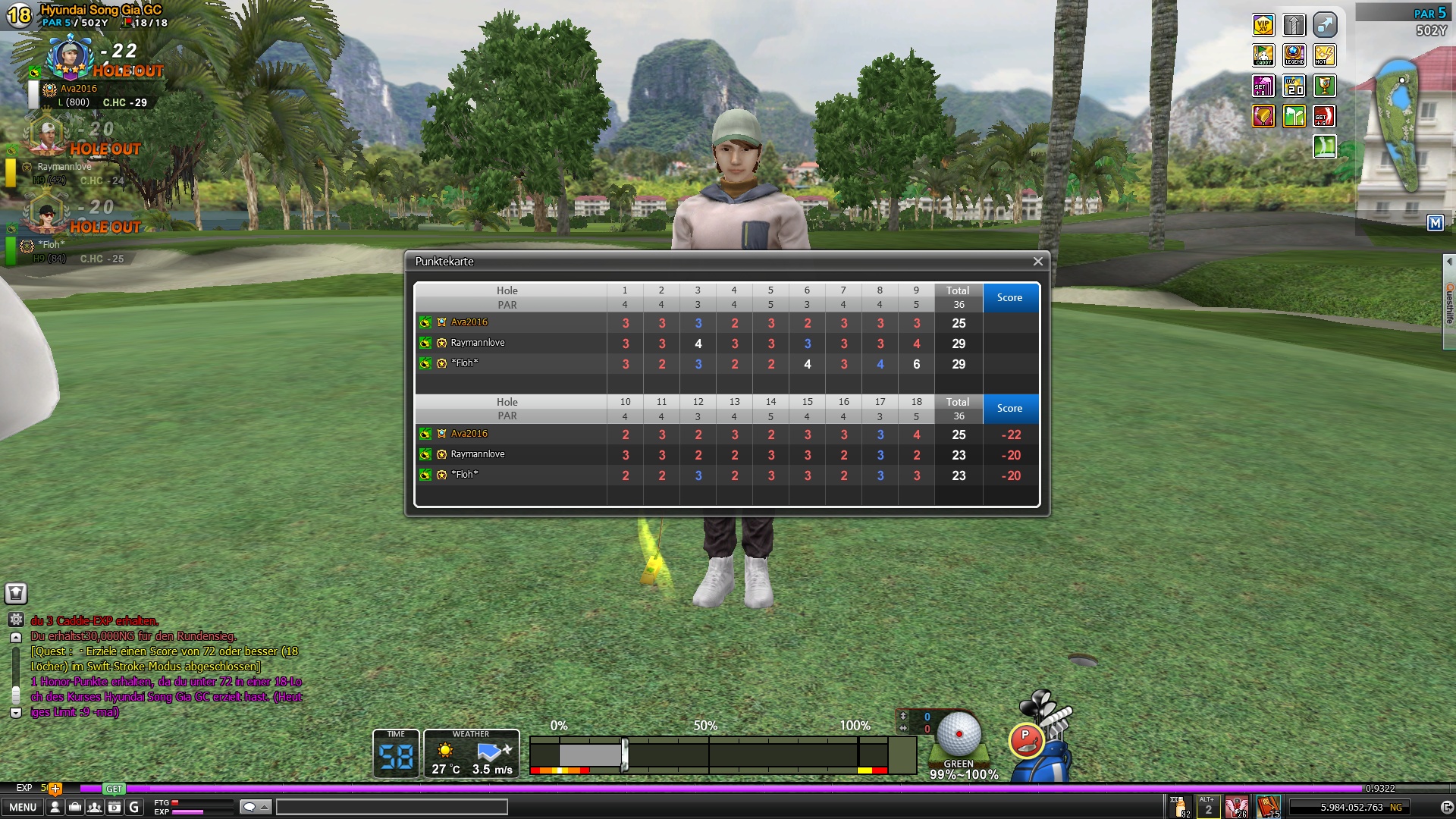Viewport: 1456px width, 819px height.
Task: Click the exit door icon
Action: click(1446, 808)
